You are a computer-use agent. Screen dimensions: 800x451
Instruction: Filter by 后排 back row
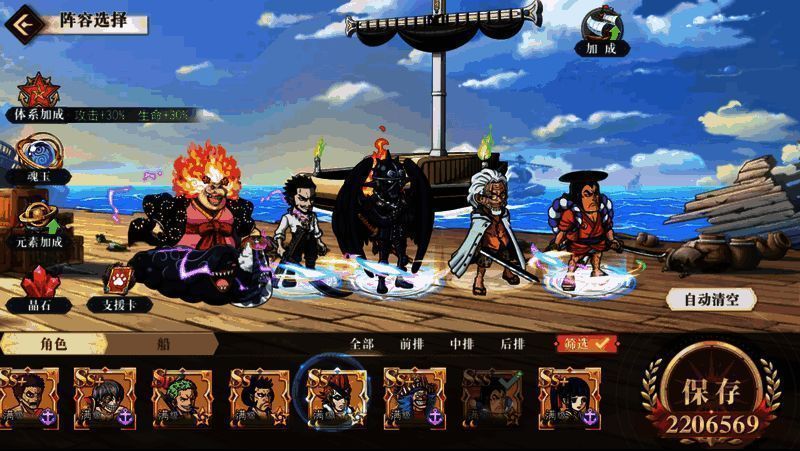click(x=512, y=344)
